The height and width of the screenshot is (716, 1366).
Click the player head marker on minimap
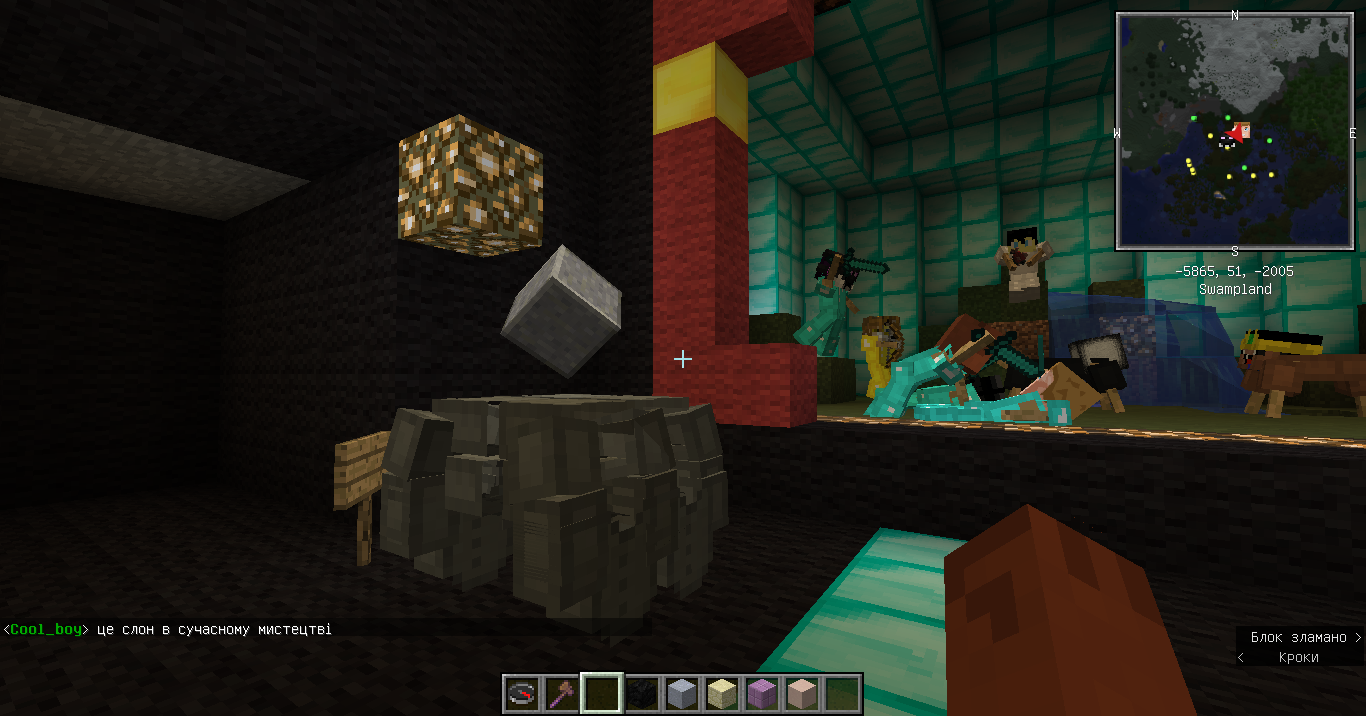[x=1241, y=131]
